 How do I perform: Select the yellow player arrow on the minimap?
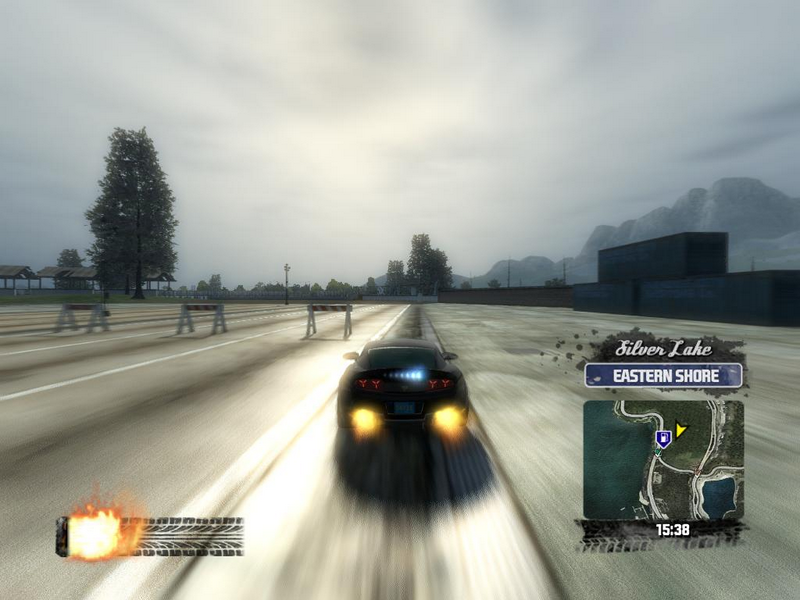click(x=681, y=431)
